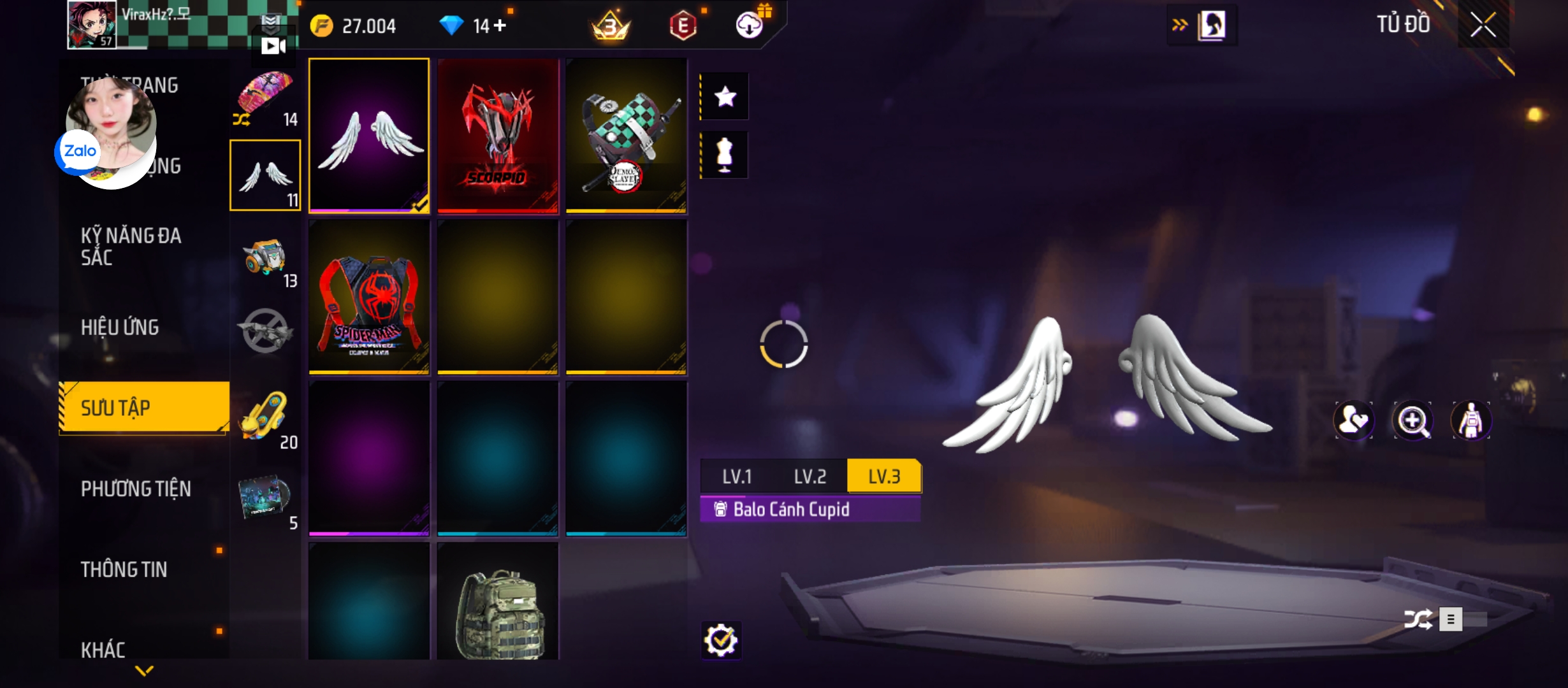Tap the gold coin balance
Viewport: 1568px width, 688px height.
pos(354,26)
